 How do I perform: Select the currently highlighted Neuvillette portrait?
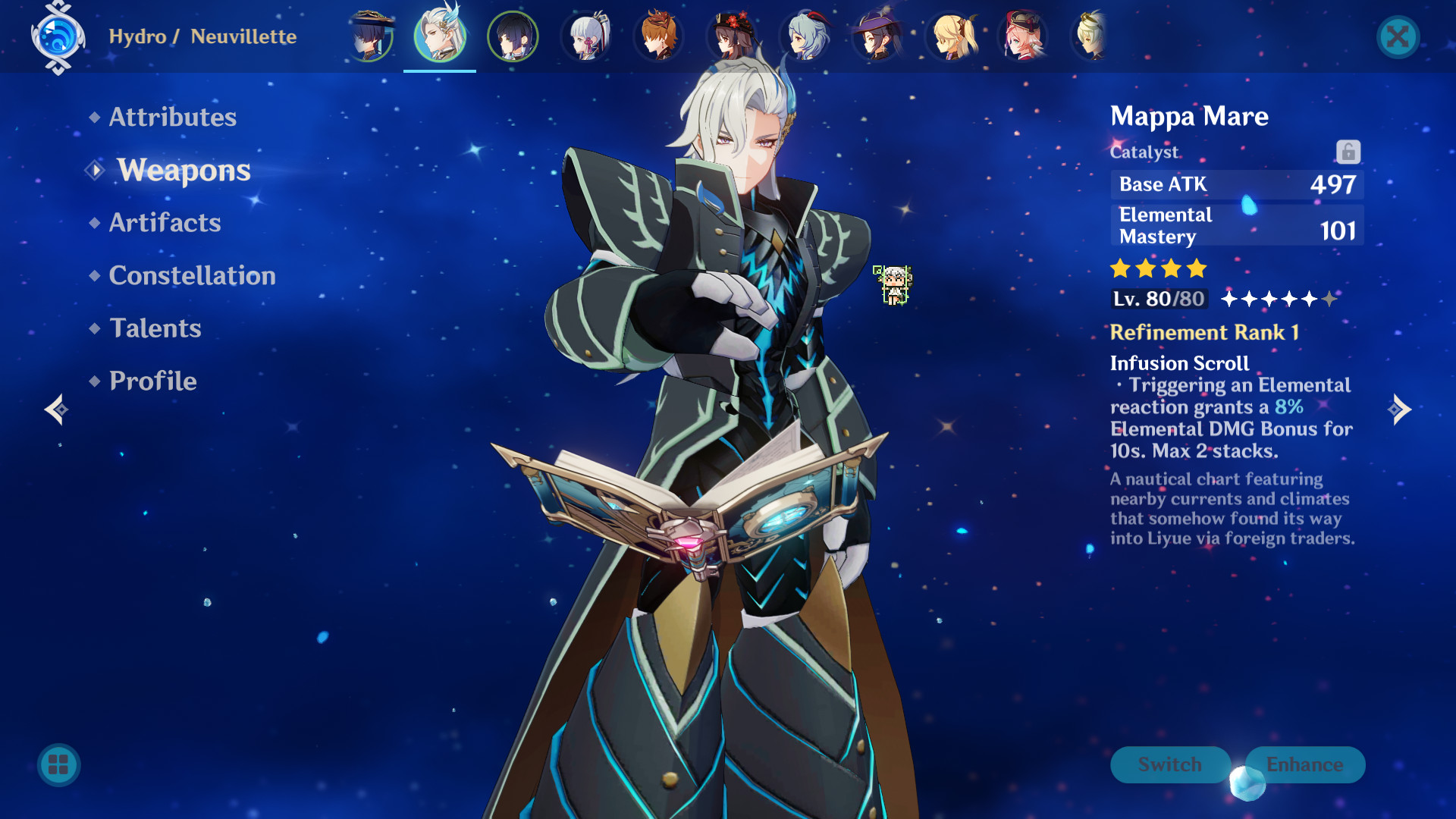(440, 36)
